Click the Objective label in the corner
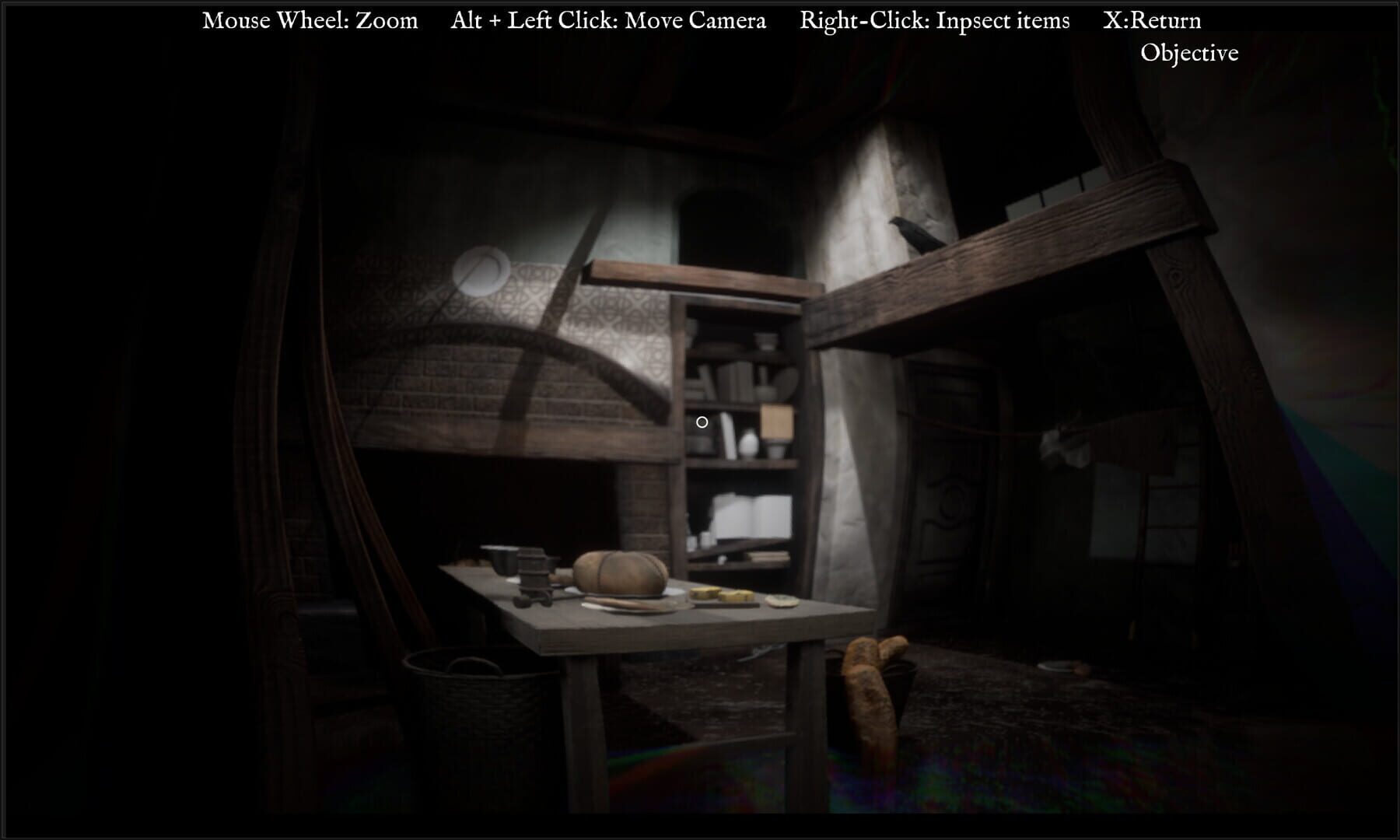Screen dimensions: 1400x840 tap(1189, 53)
